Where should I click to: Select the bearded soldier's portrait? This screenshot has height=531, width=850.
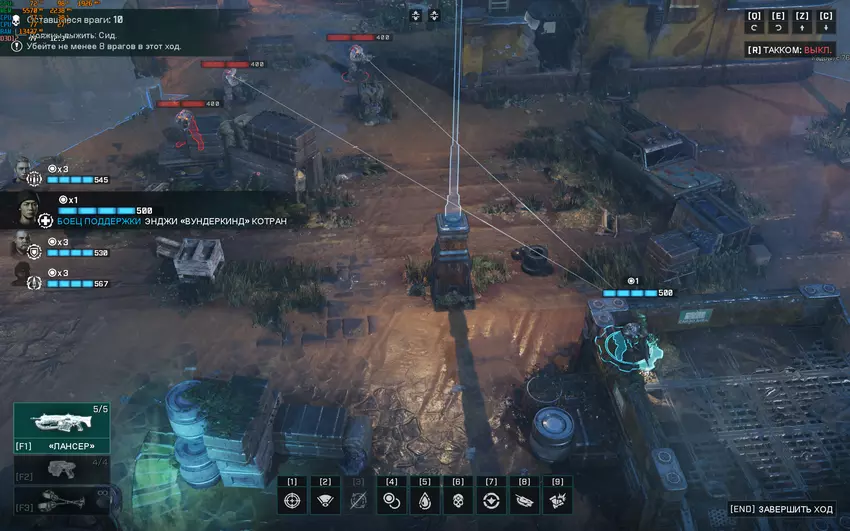(x=21, y=244)
